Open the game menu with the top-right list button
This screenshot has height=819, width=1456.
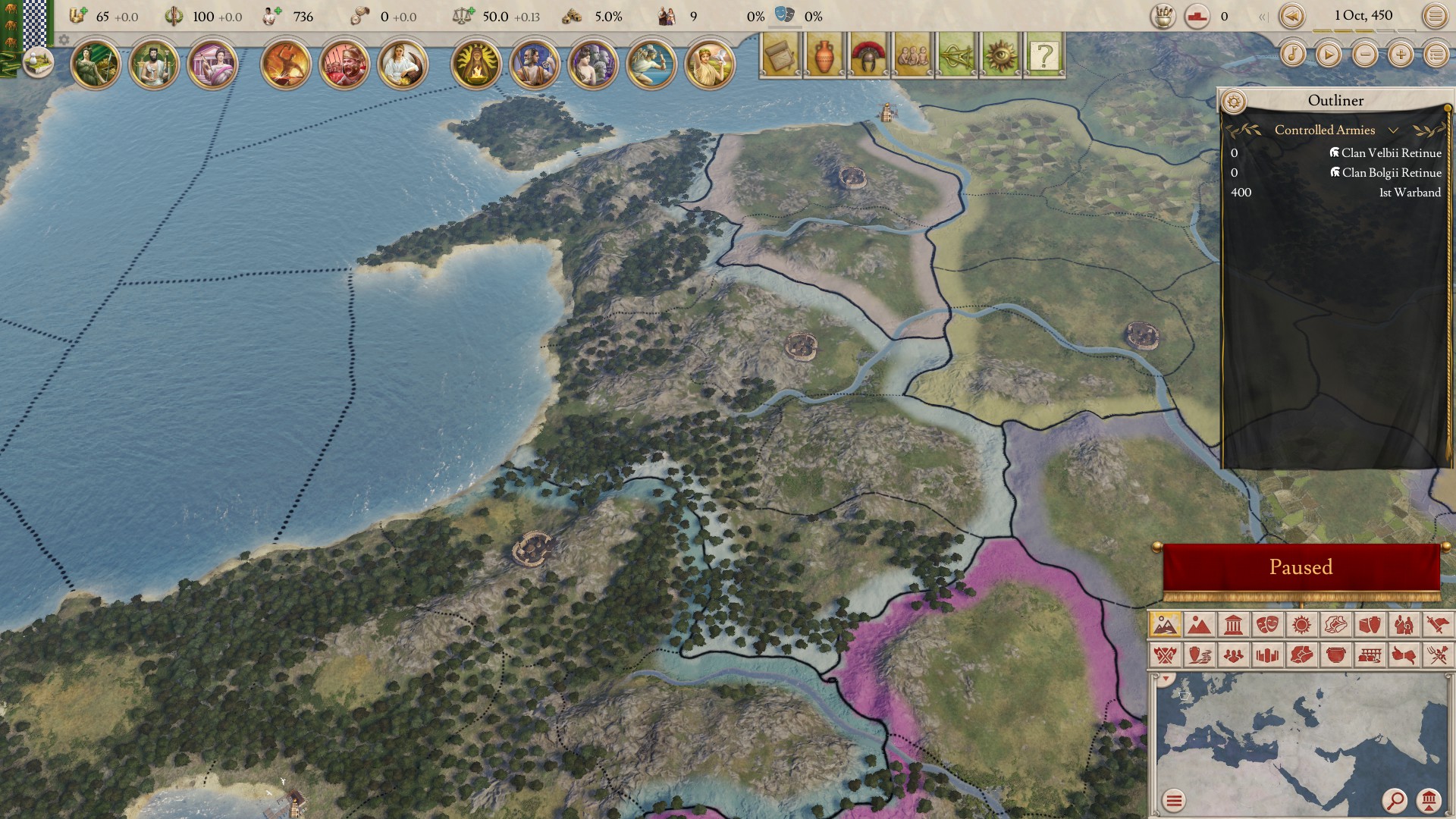click(x=1436, y=14)
